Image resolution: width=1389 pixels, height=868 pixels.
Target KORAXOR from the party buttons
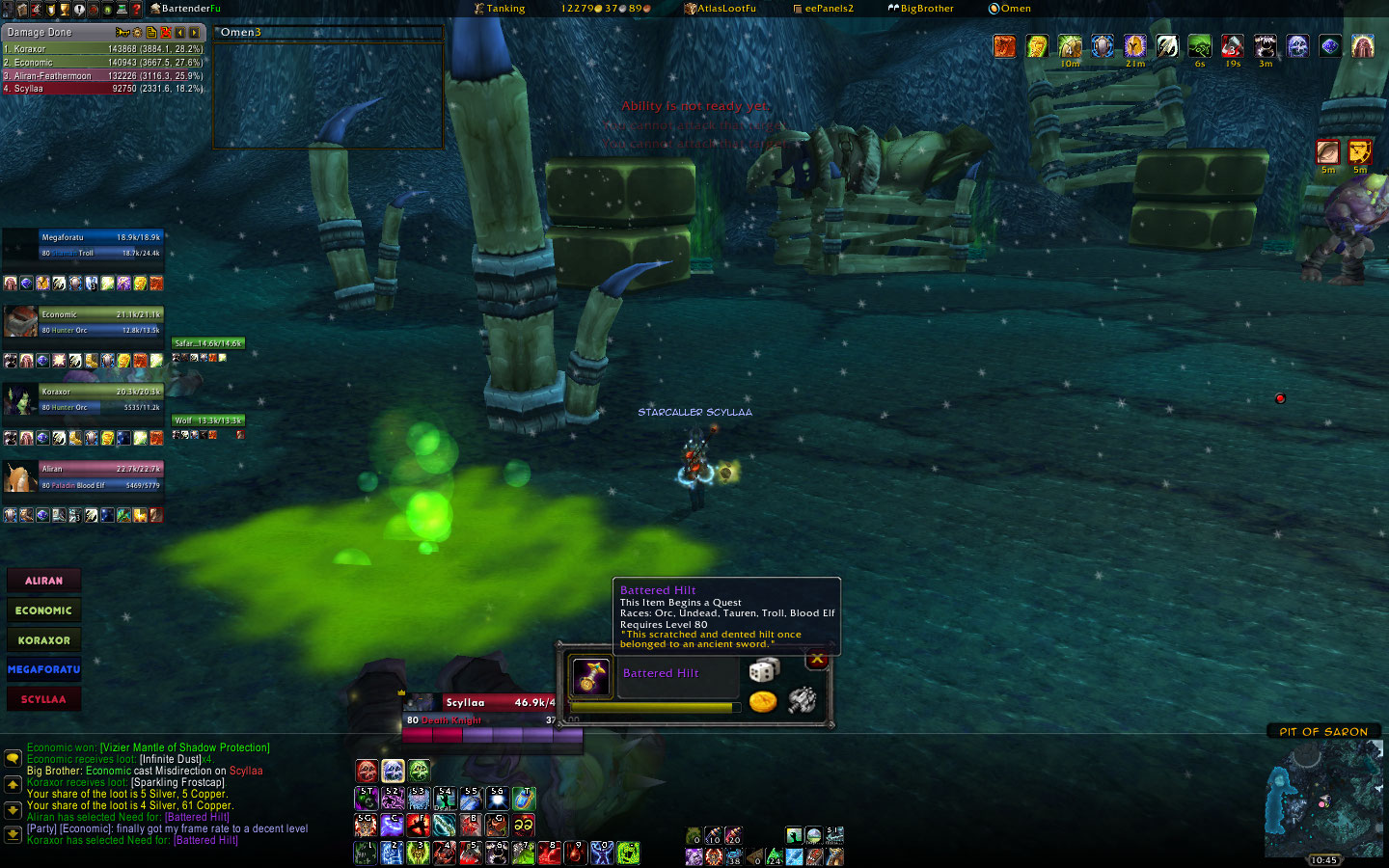coord(43,640)
